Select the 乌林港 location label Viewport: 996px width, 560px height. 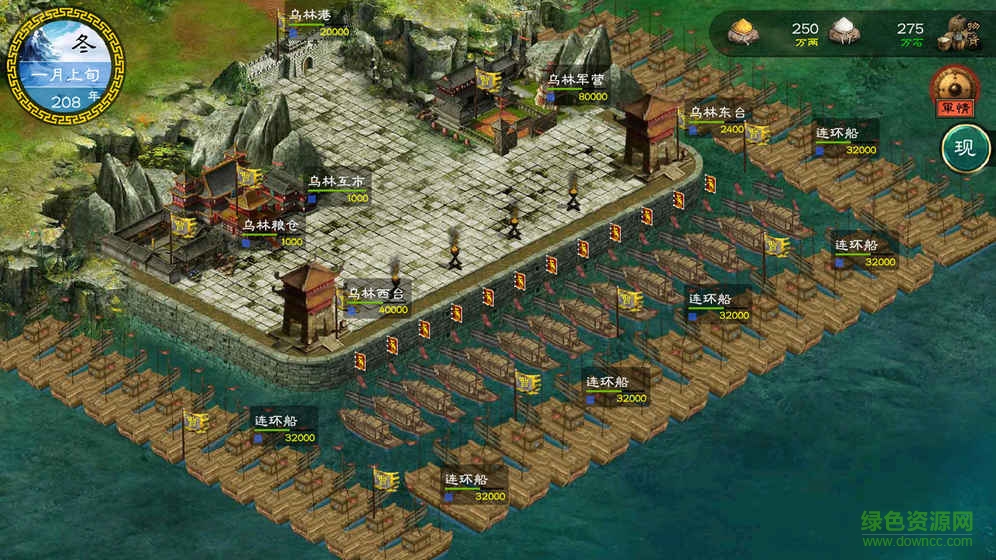click(311, 16)
